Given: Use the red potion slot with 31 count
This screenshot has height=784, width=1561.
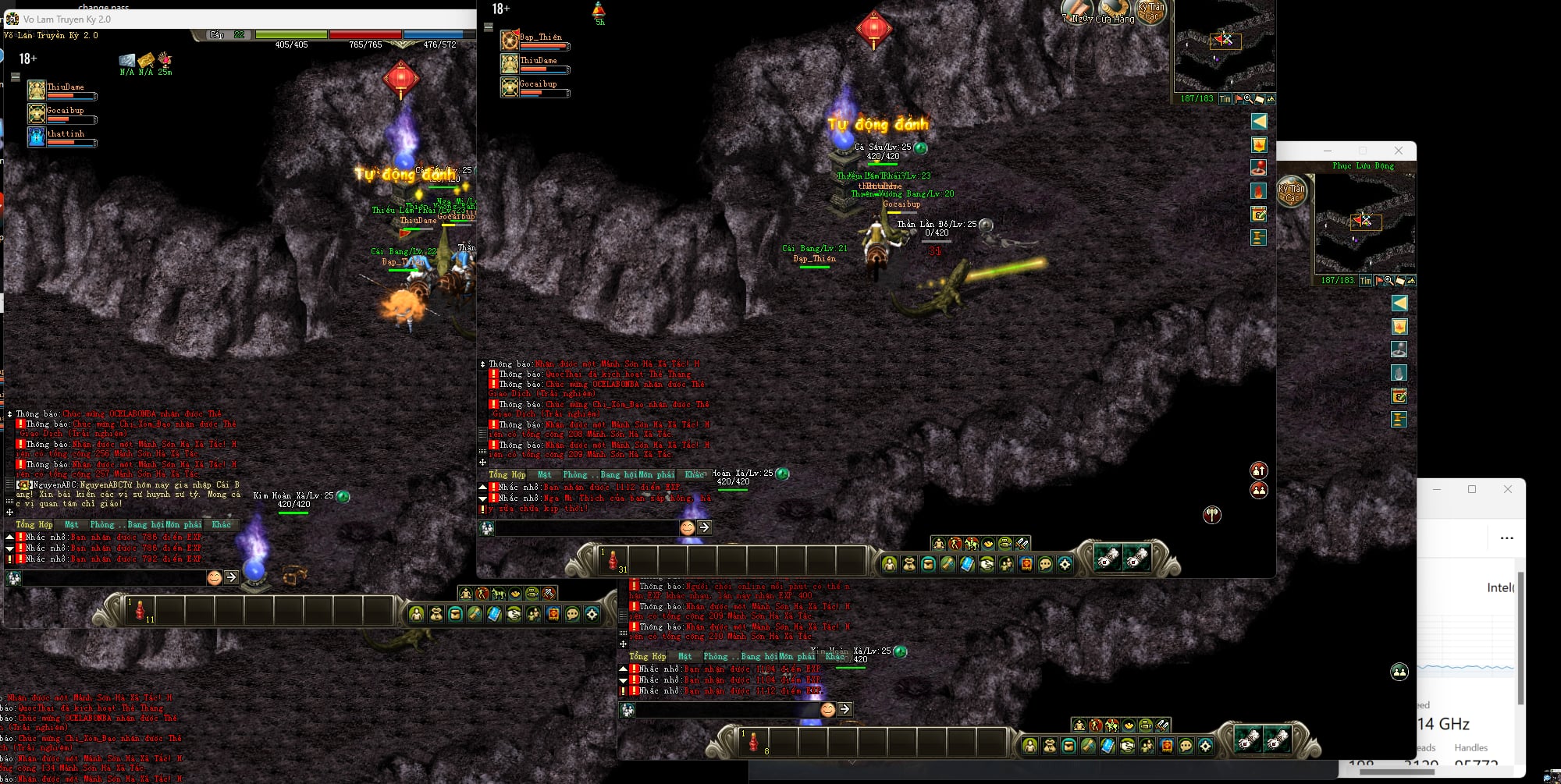Looking at the screenshot, I should [613, 560].
